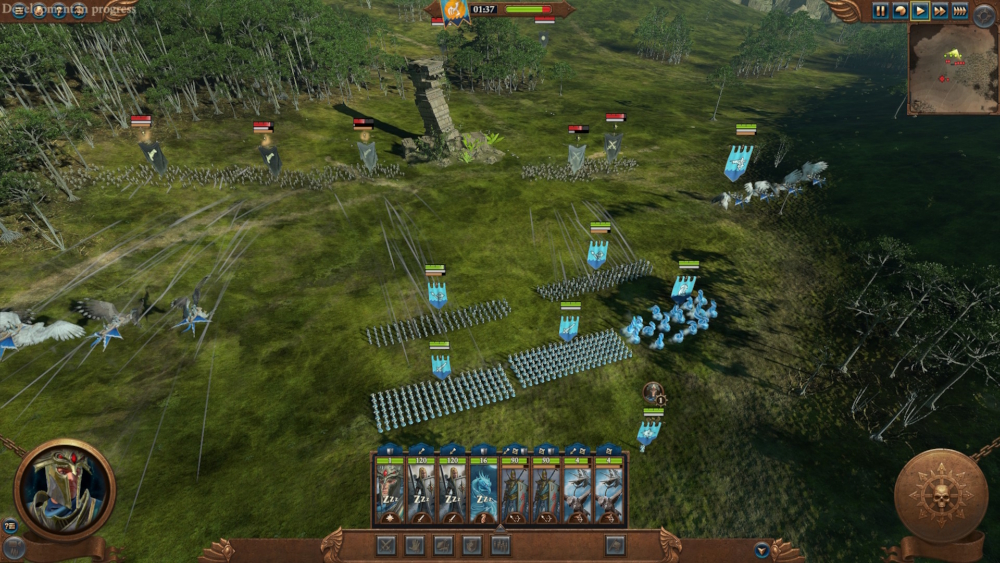Set battle to normal play speed

pos(920,11)
